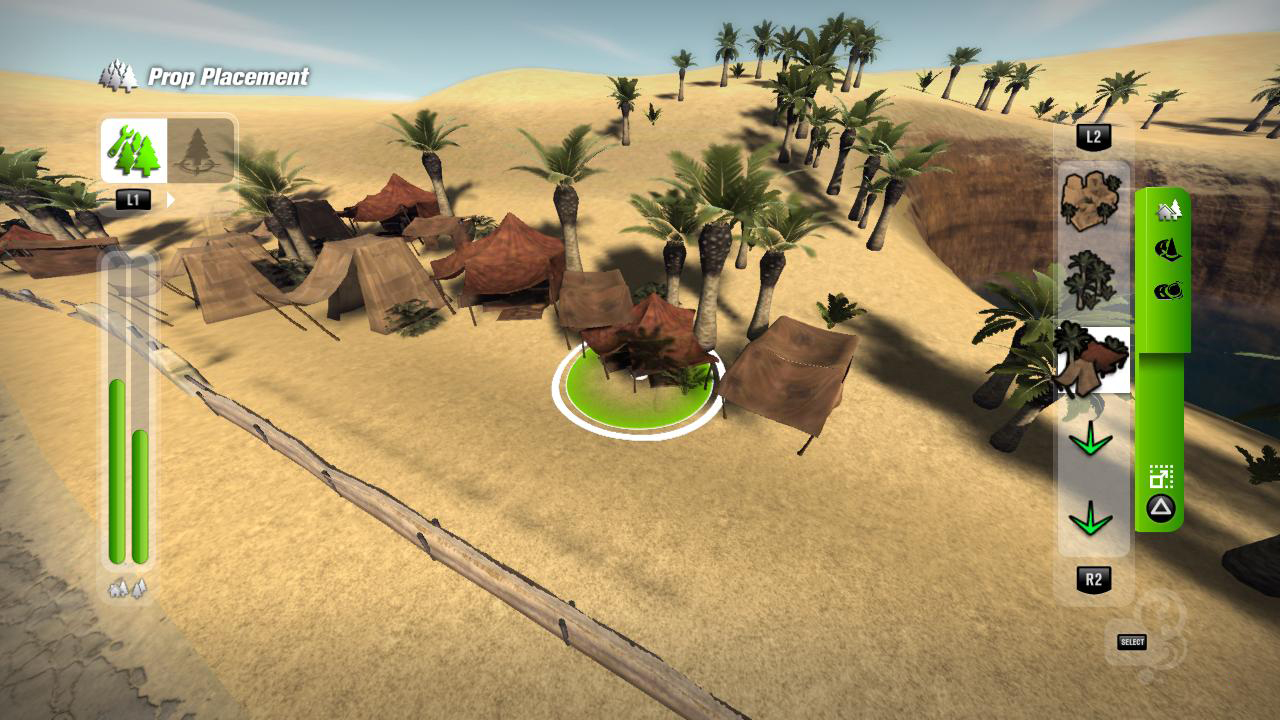This screenshot has width=1280, height=720.
Task: Select the prop tools wrench-and-trees icon
Action: coord(132,150)
